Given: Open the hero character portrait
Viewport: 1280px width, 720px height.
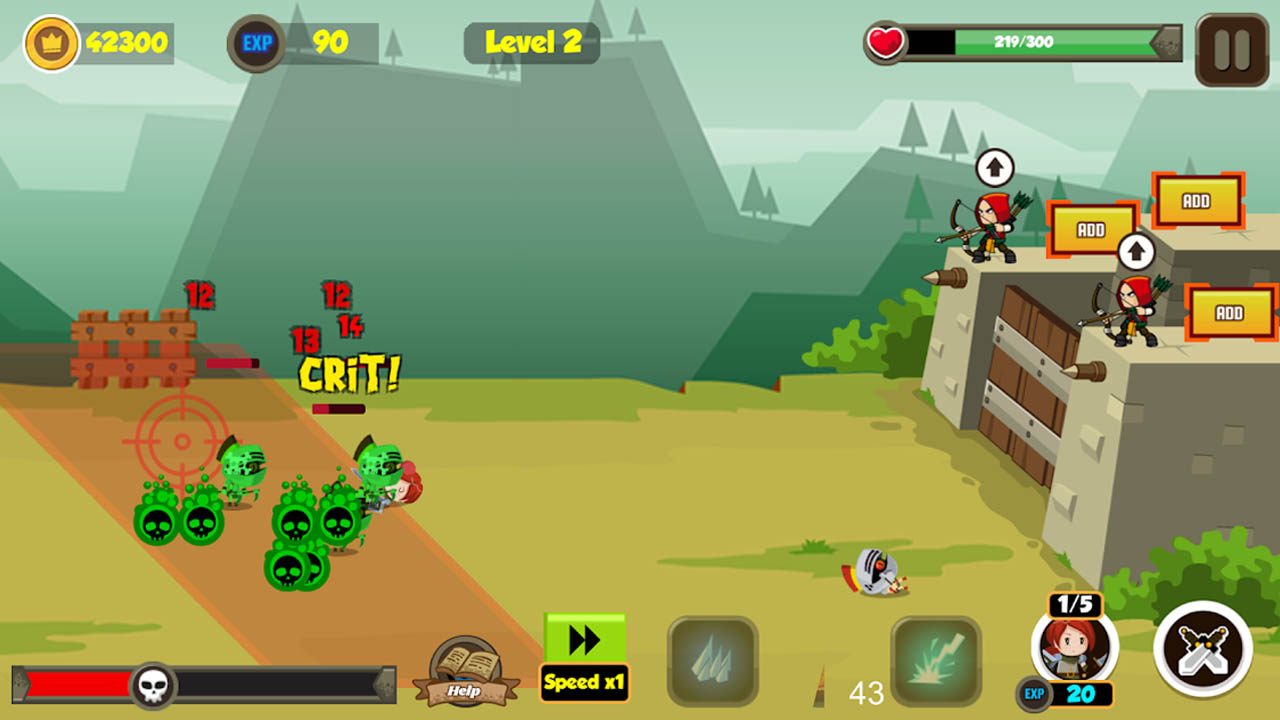Looking at the screenshot, I should tap(1075, 647).
